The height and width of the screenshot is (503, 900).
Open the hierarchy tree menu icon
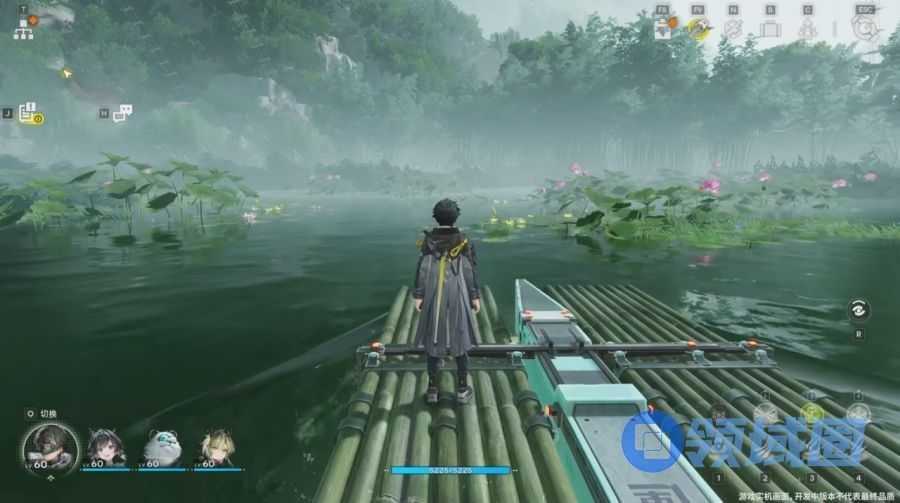pyautogui.click(x=24, y=28)
